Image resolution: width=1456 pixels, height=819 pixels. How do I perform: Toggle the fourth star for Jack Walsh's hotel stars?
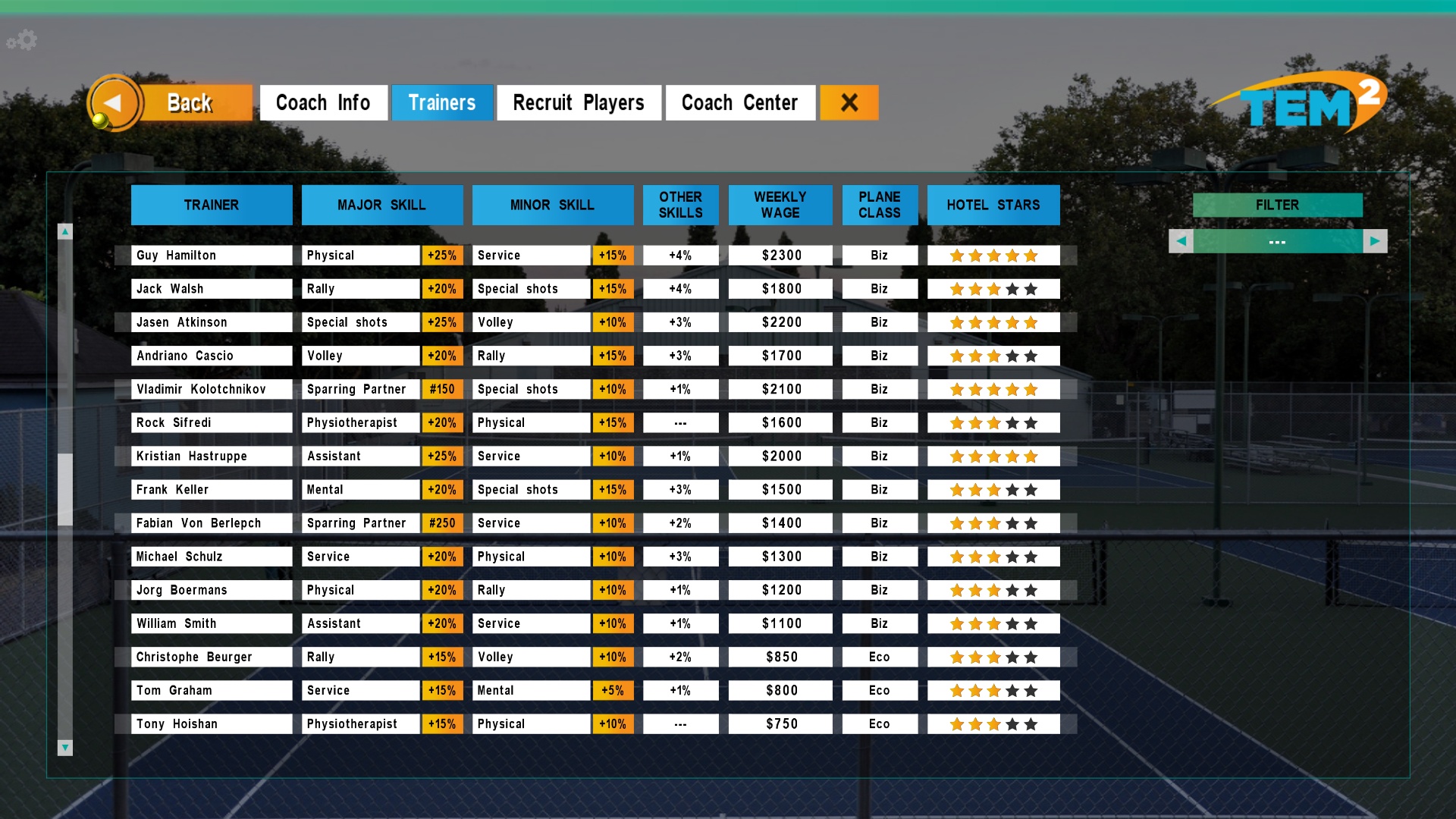point(1012,289)
